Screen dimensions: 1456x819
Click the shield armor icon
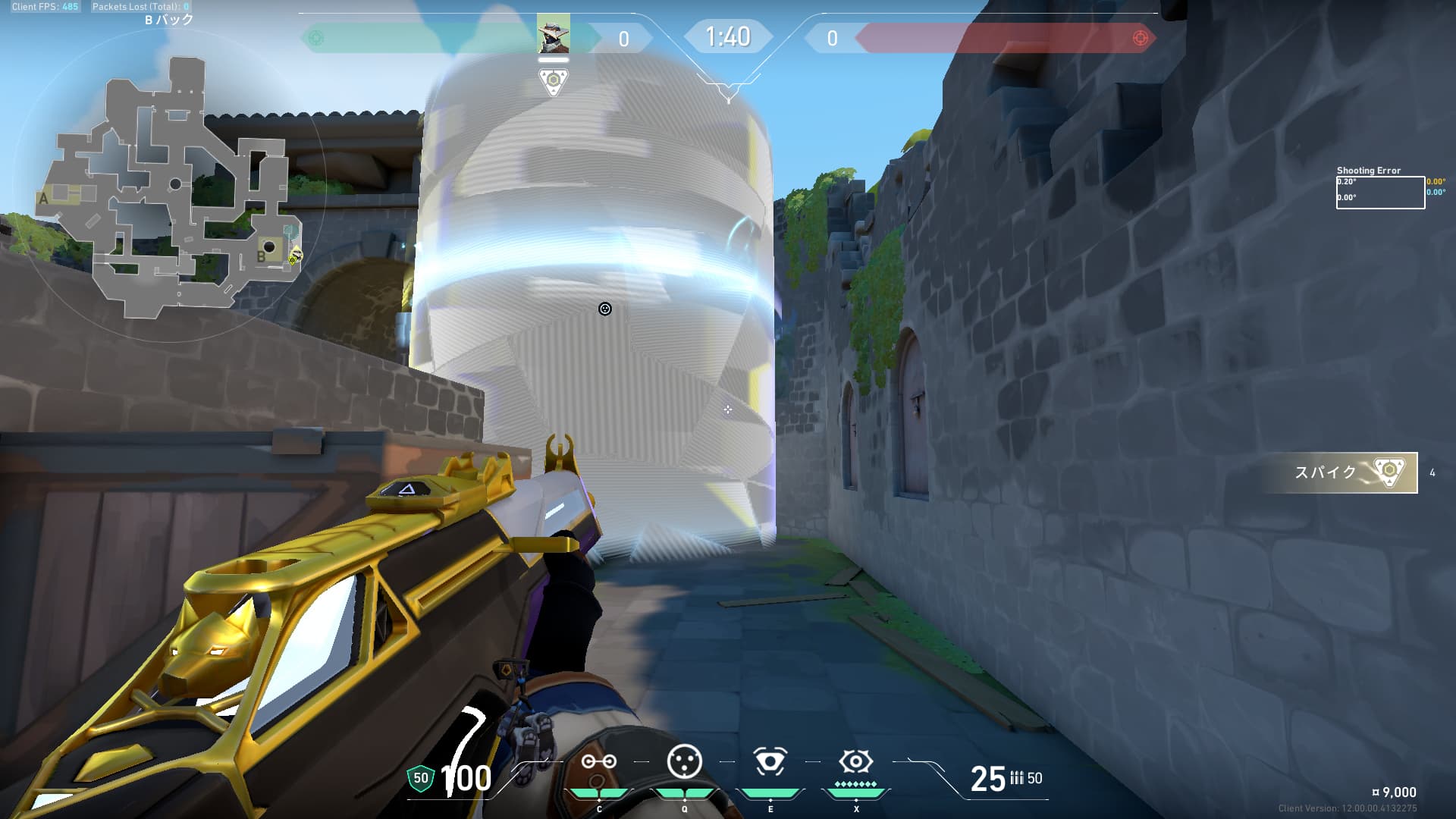[x=420, y=778]
